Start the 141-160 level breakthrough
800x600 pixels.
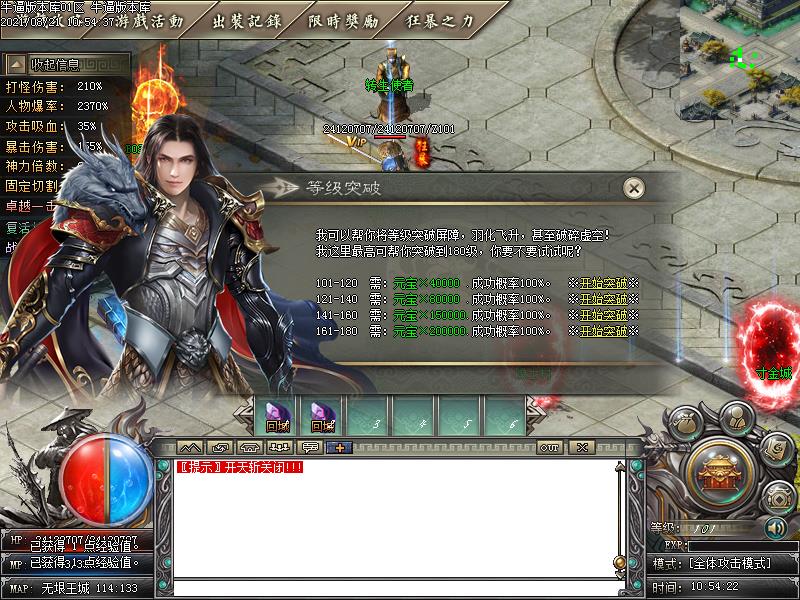click(603, 315)
